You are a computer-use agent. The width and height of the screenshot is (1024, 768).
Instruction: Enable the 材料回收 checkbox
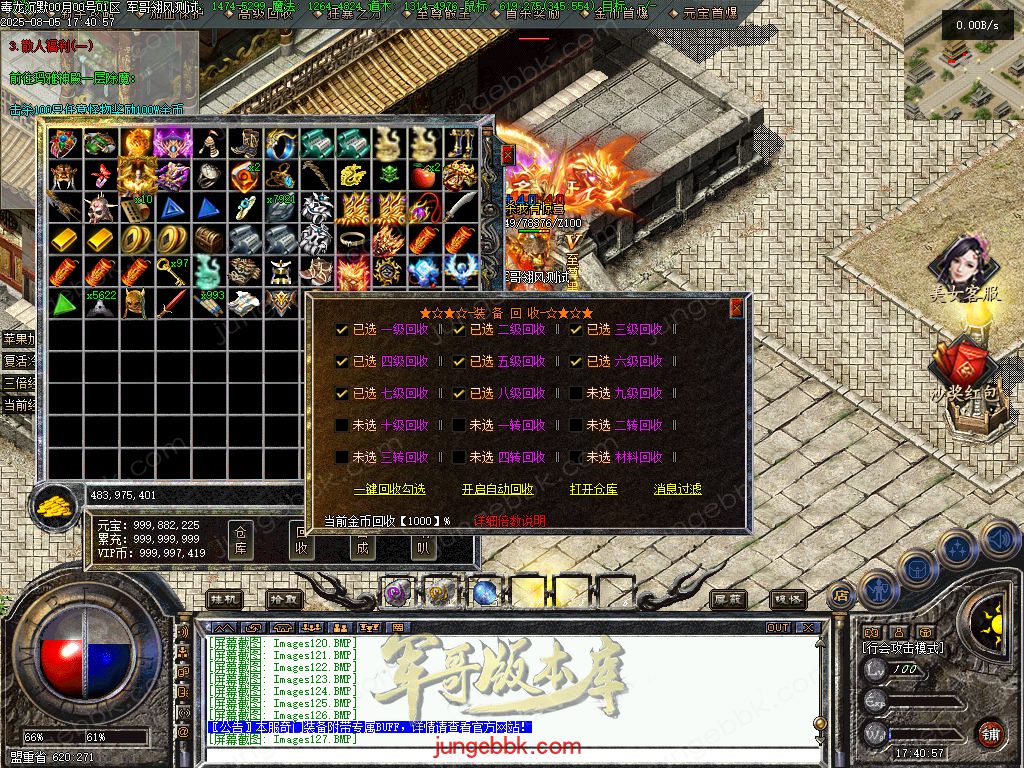(x=577, y=457)
